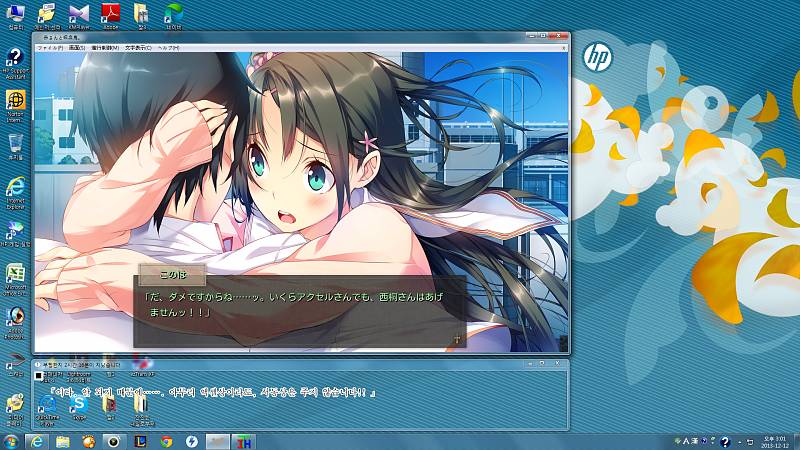Open the ヘルプ (Help) menu
Viewport: 800px width, 450px height.
[169, 48]
